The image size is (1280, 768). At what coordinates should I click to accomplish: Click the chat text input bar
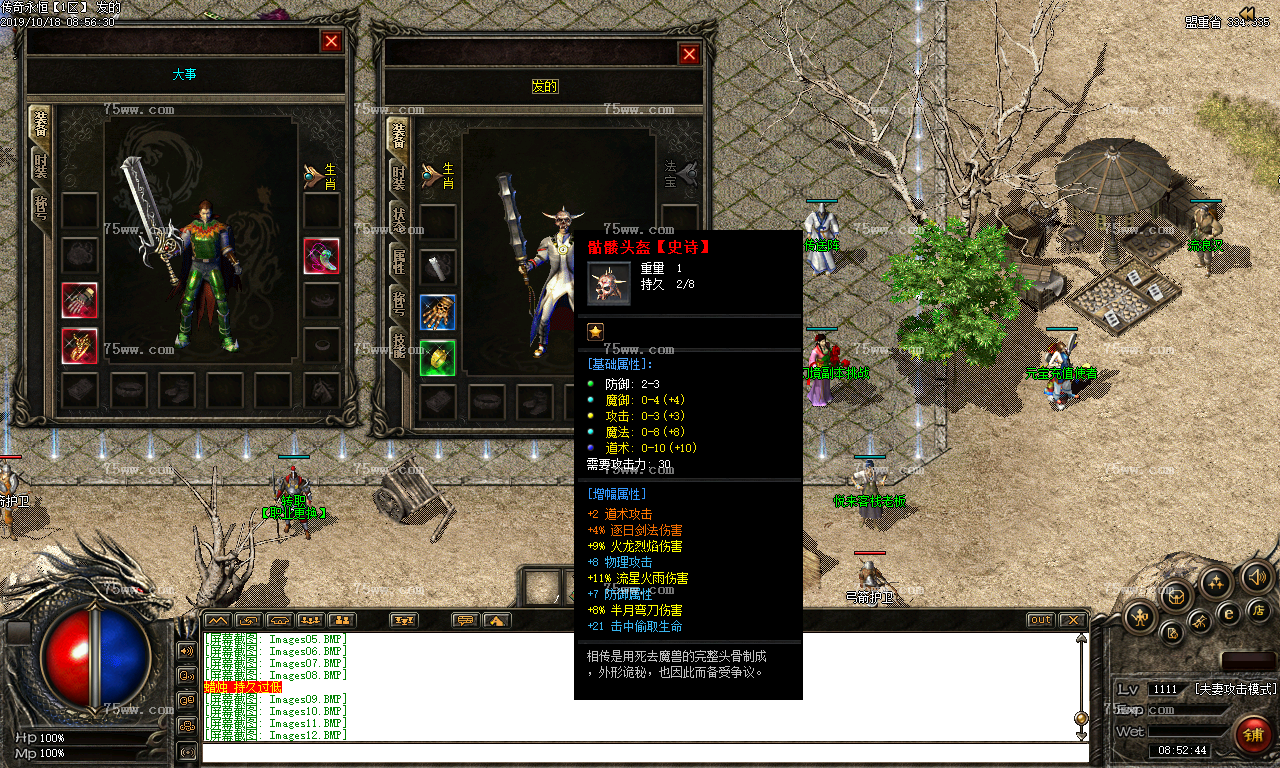pyautogui.click(x=640, y=752)
